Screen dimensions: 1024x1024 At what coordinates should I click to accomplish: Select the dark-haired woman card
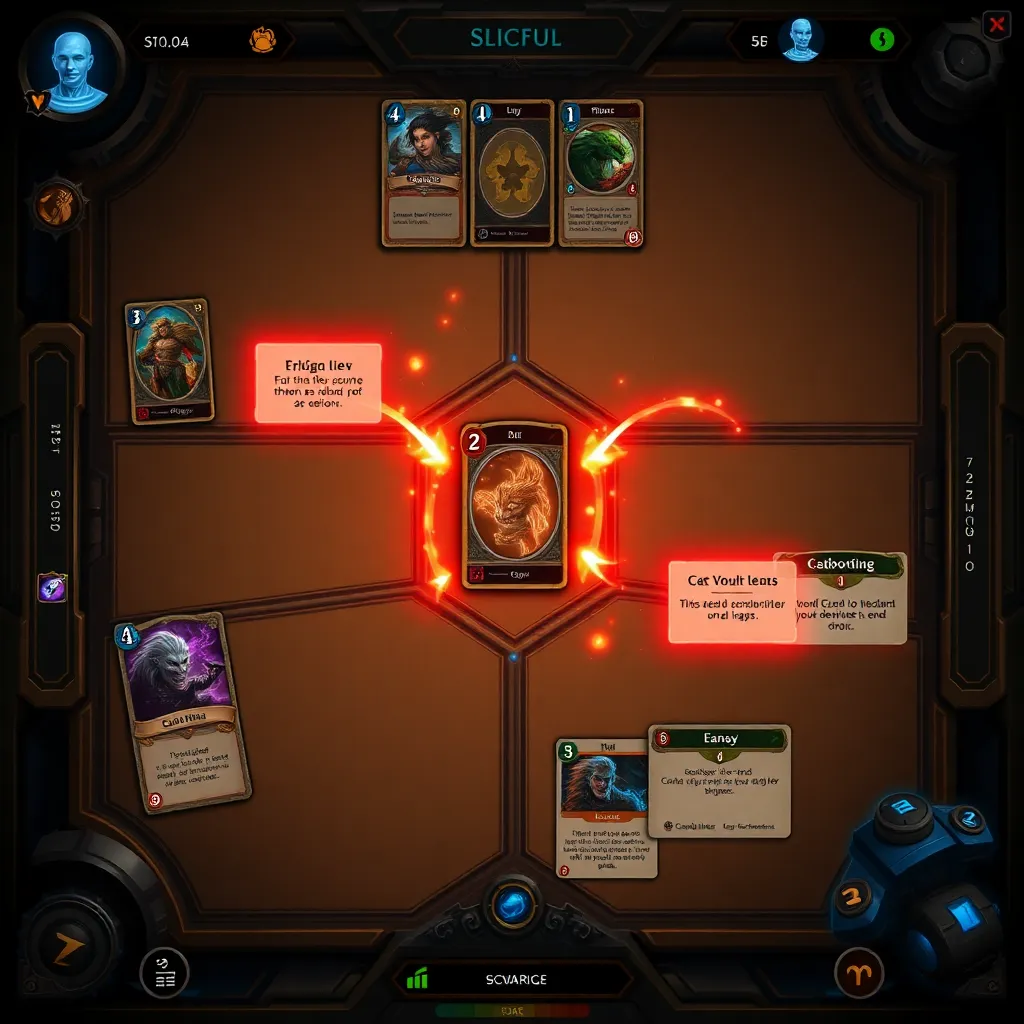click(424, 172)
